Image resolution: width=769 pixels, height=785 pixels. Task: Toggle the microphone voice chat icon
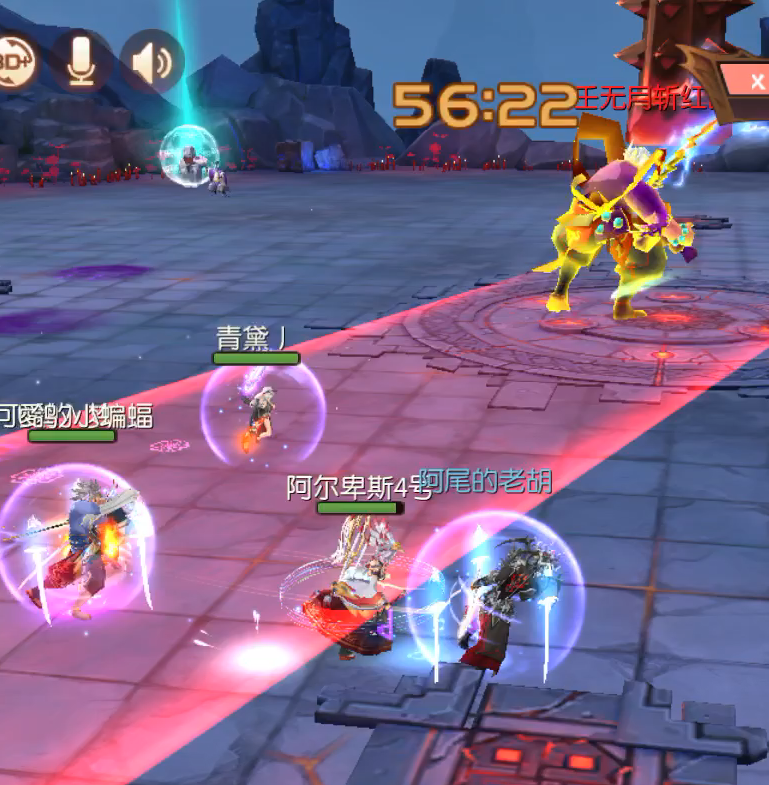pyautogui.click(x=82, y=60)
